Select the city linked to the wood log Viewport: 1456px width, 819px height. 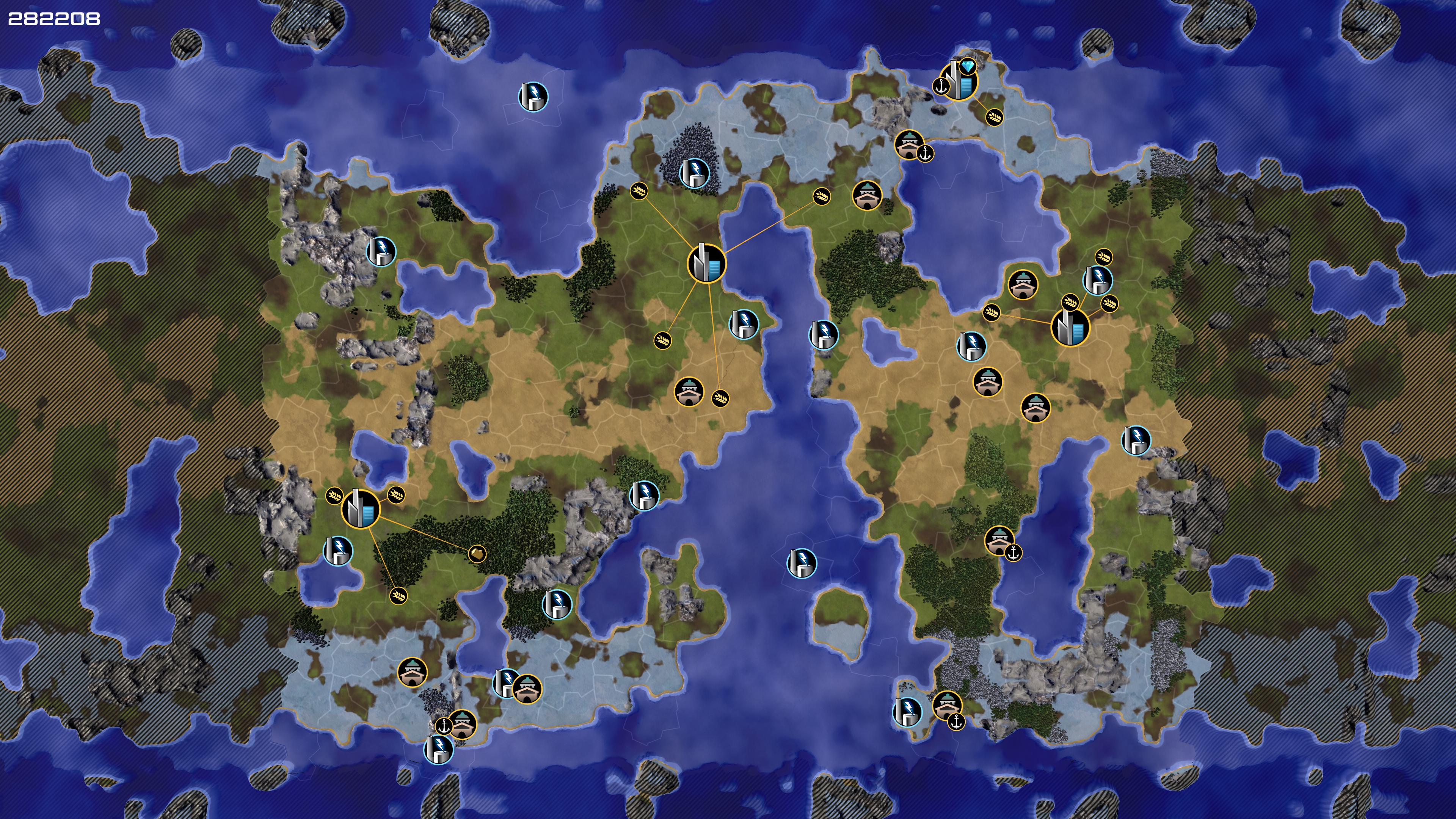(361, 509)
